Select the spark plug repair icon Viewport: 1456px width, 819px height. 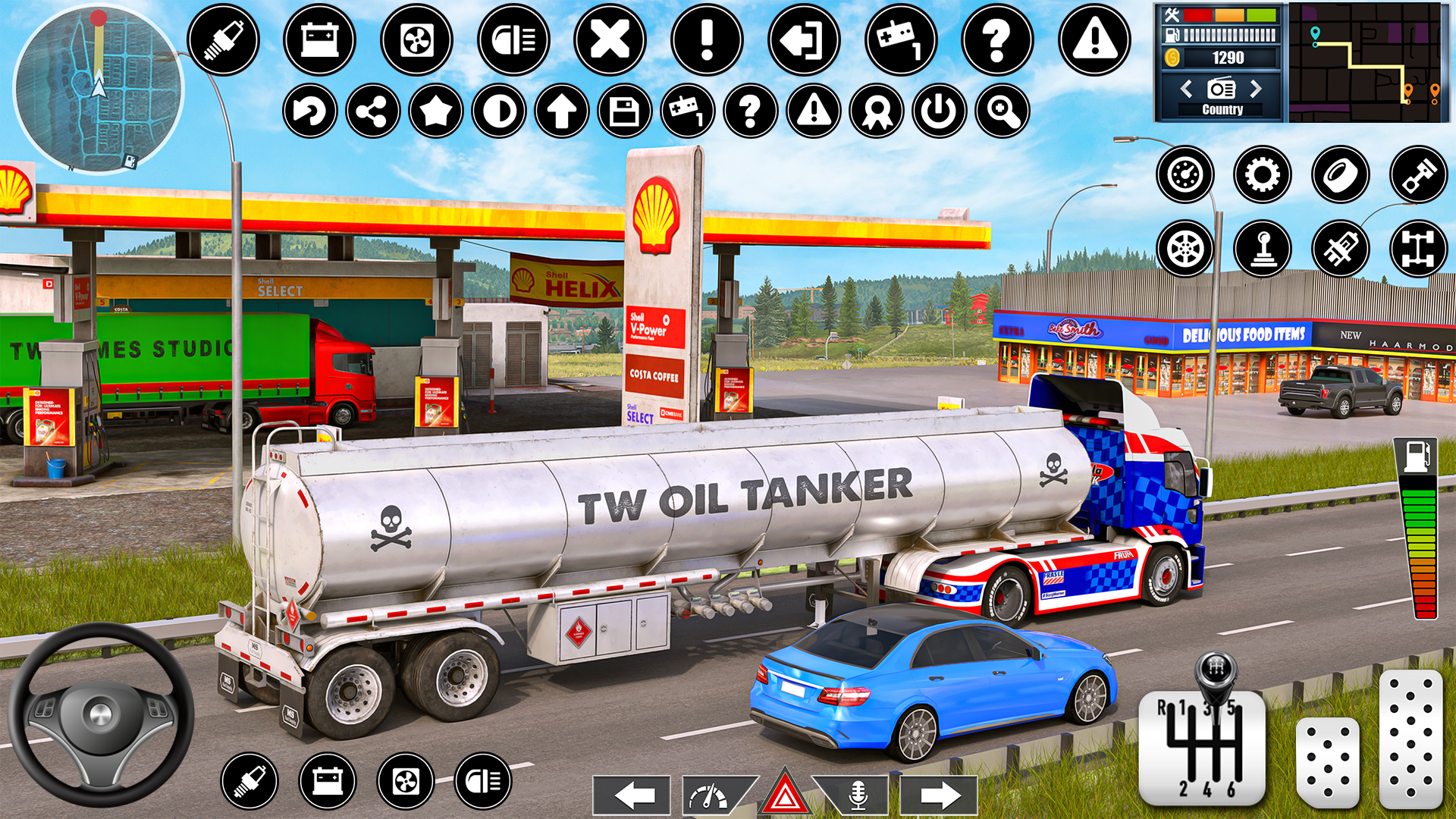coord(224,40)
